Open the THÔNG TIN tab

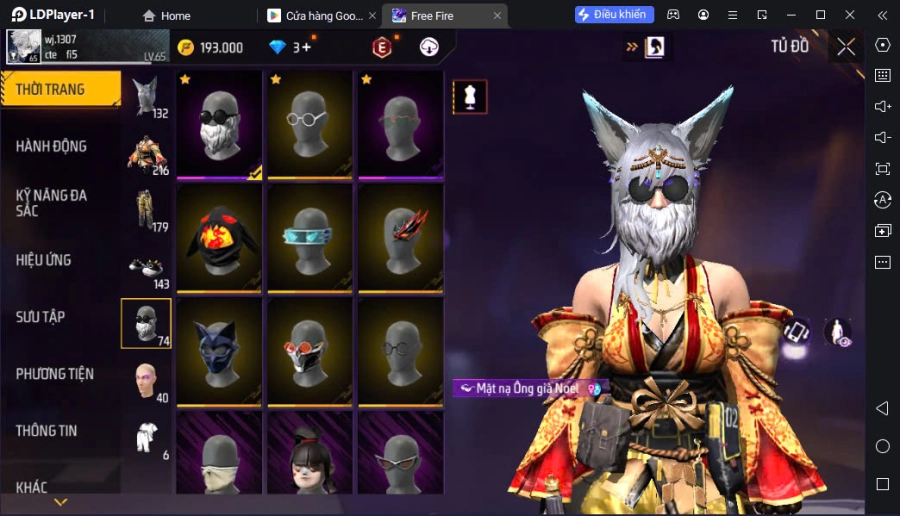pos(60,431)
